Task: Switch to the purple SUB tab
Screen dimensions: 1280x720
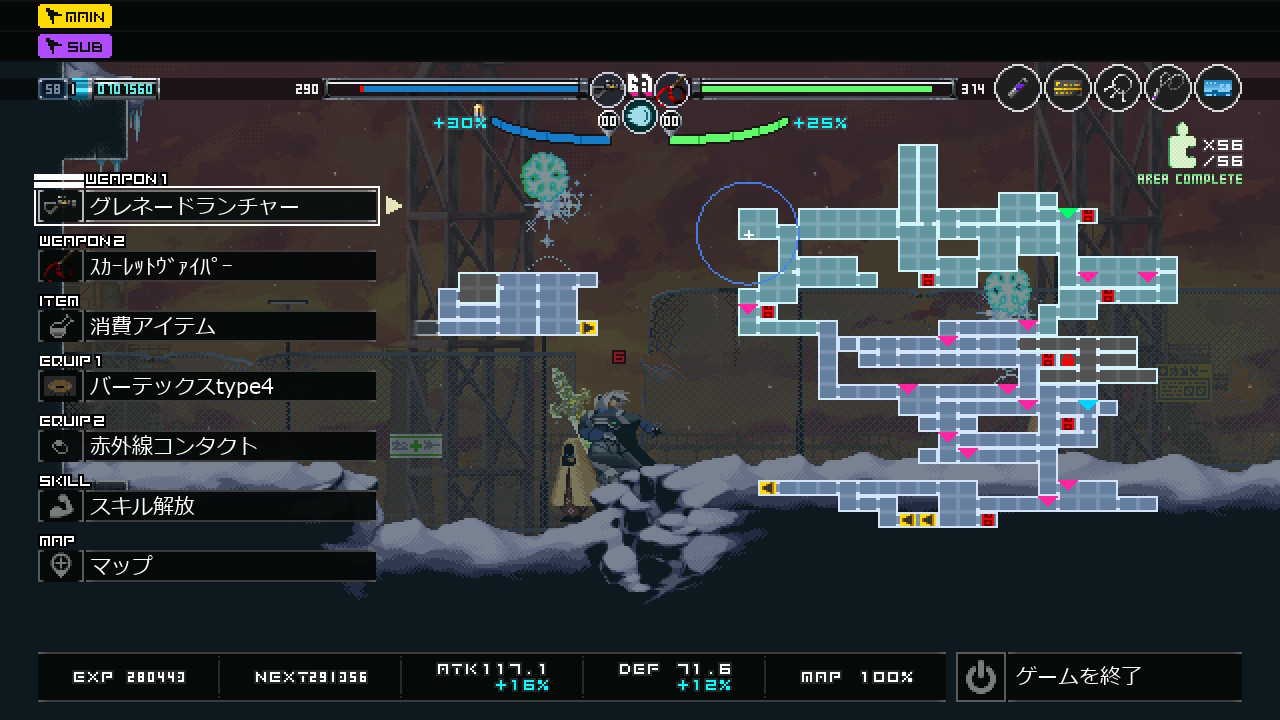Action: (x=75, y=46)
